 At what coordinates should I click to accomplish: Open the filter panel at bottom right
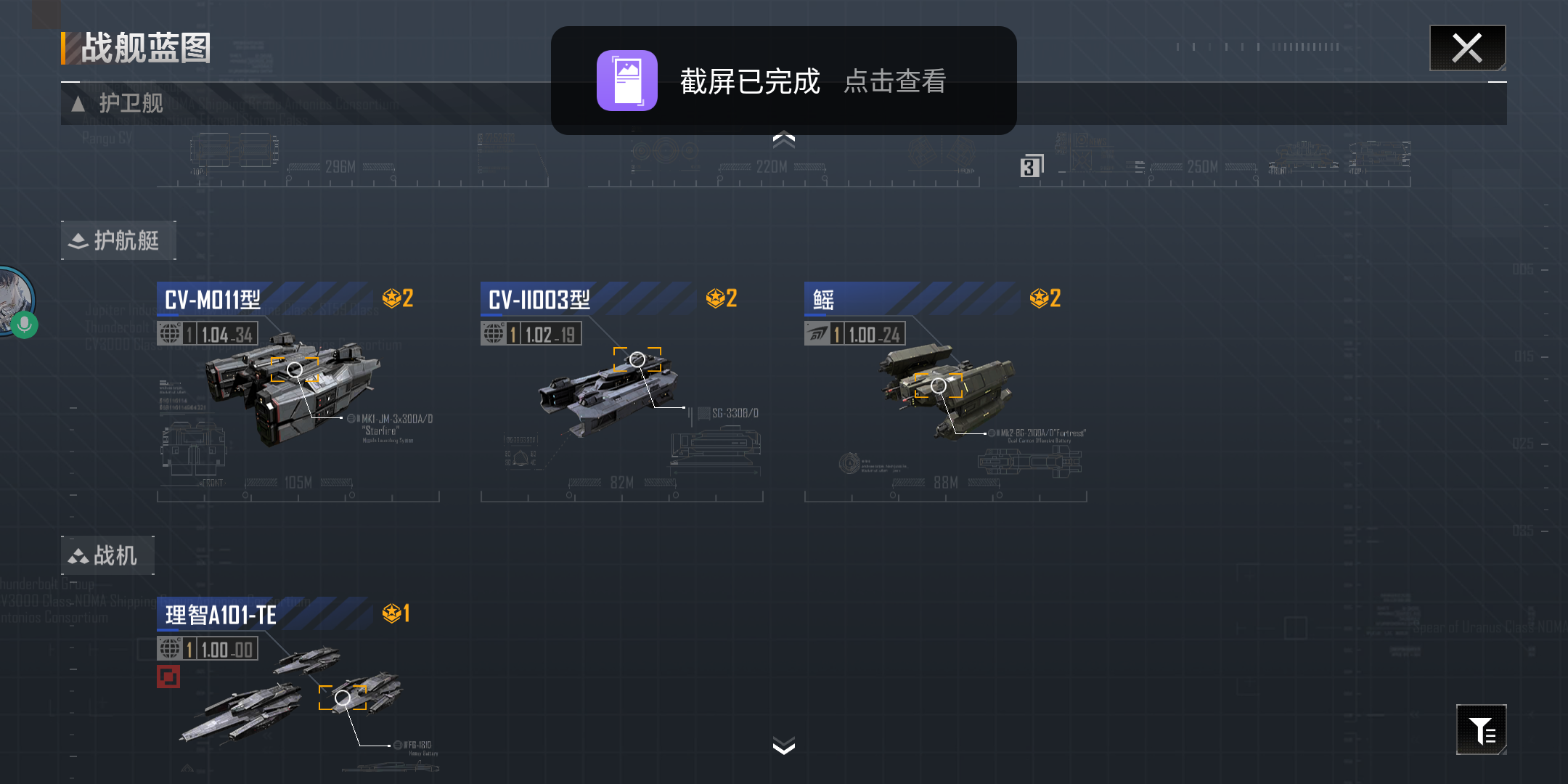1482,730
